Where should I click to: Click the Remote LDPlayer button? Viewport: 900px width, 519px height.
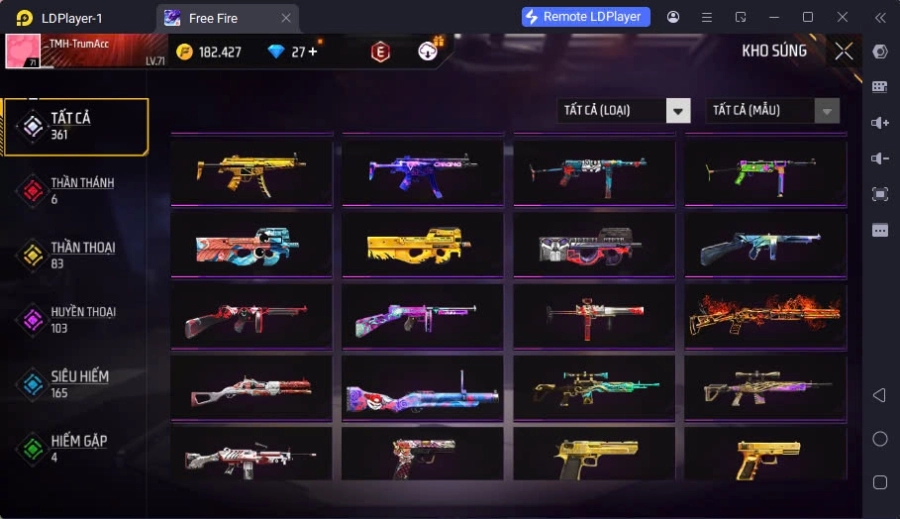pos(586,17)
